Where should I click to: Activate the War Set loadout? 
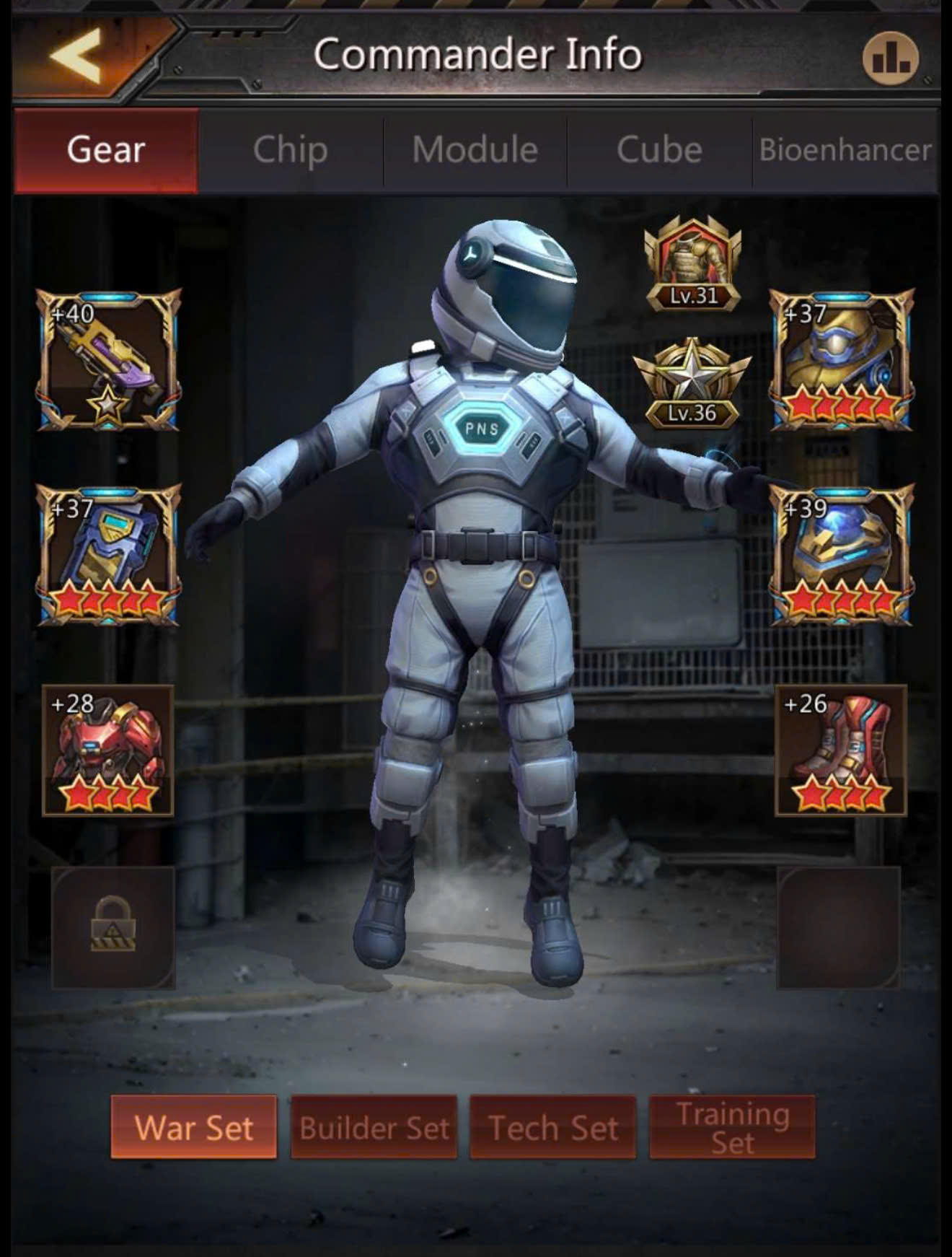pyautogui.click(x=194, y=1127)
